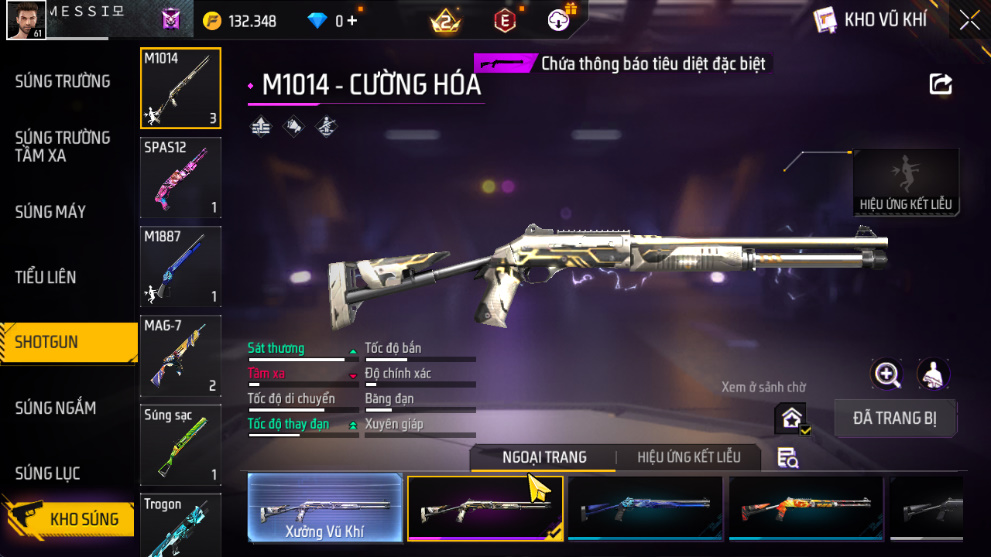Screen dimensions: 991x557
Task: Open the Súng Máy weapon category
Action: (x=50, y=211)
